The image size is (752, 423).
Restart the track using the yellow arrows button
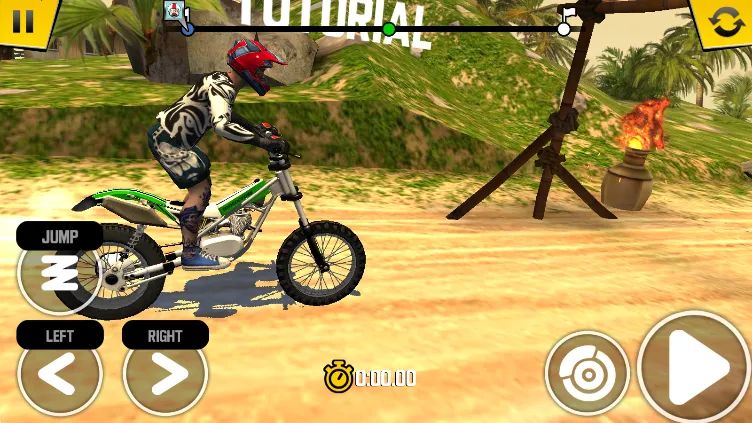(725, 21)
